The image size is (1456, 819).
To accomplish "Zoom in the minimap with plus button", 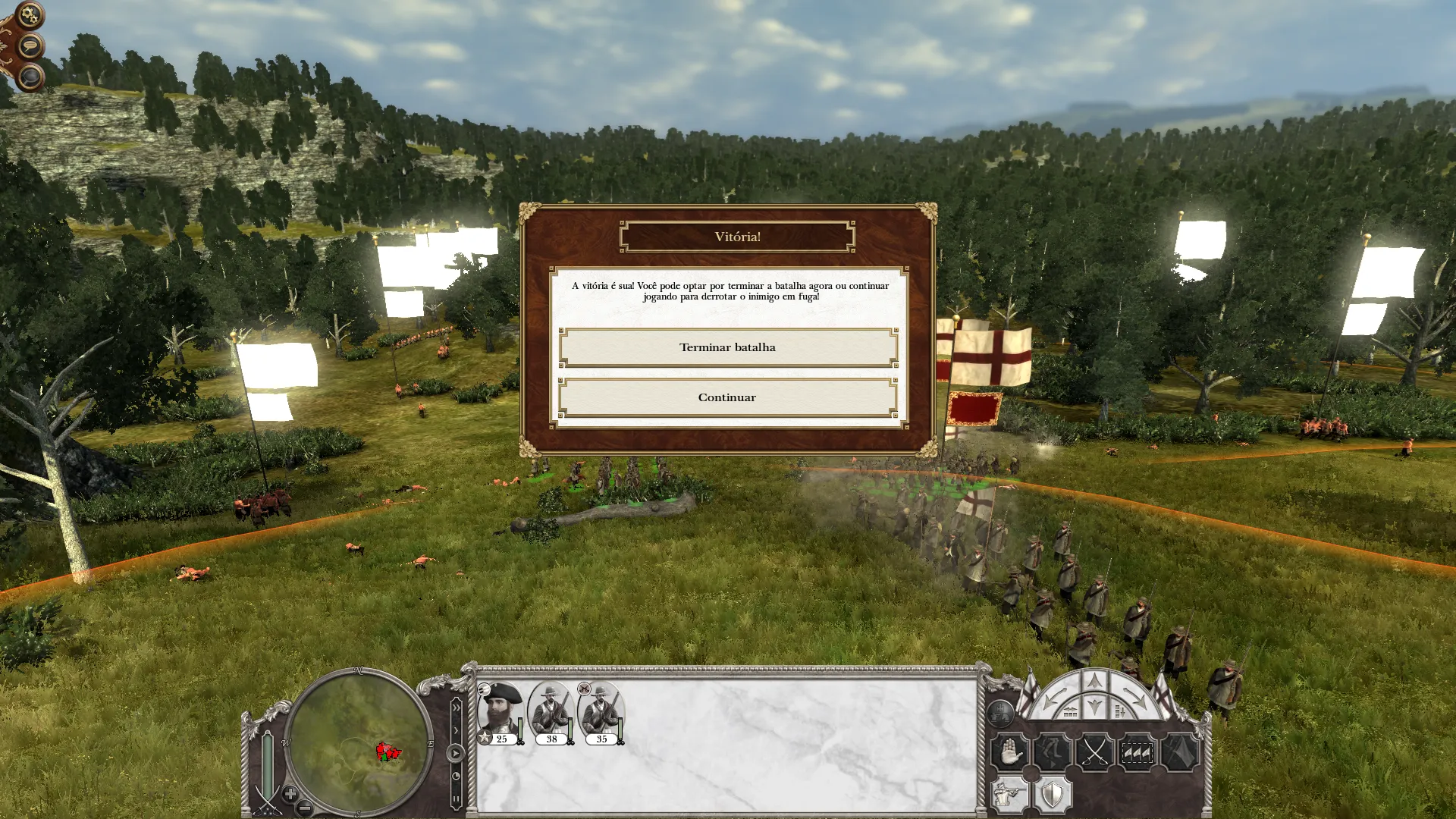I will (290, 794).
